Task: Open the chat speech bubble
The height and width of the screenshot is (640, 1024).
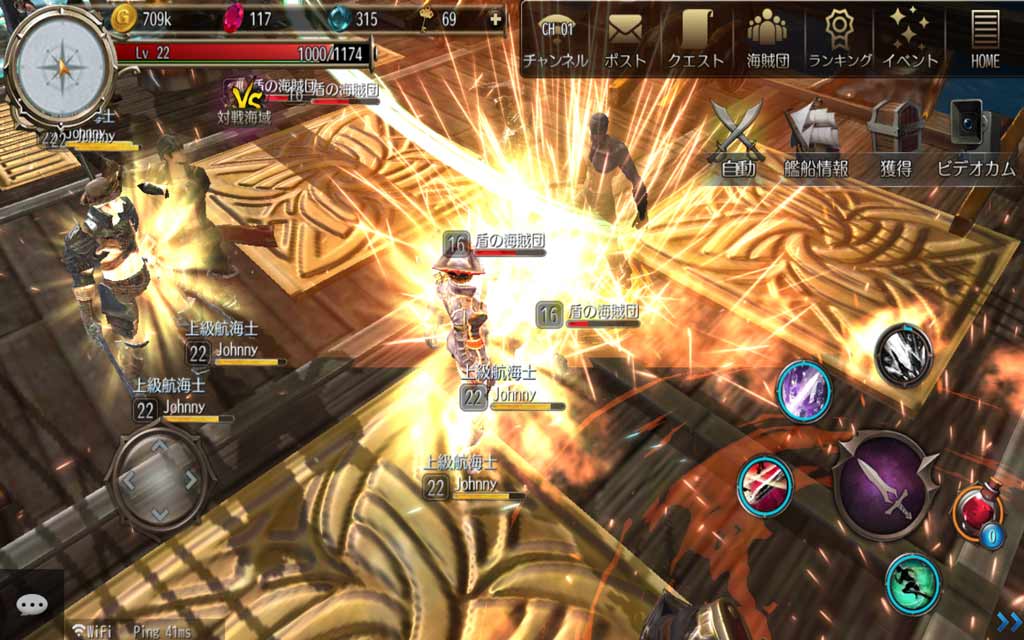Action: pos(32,605)
